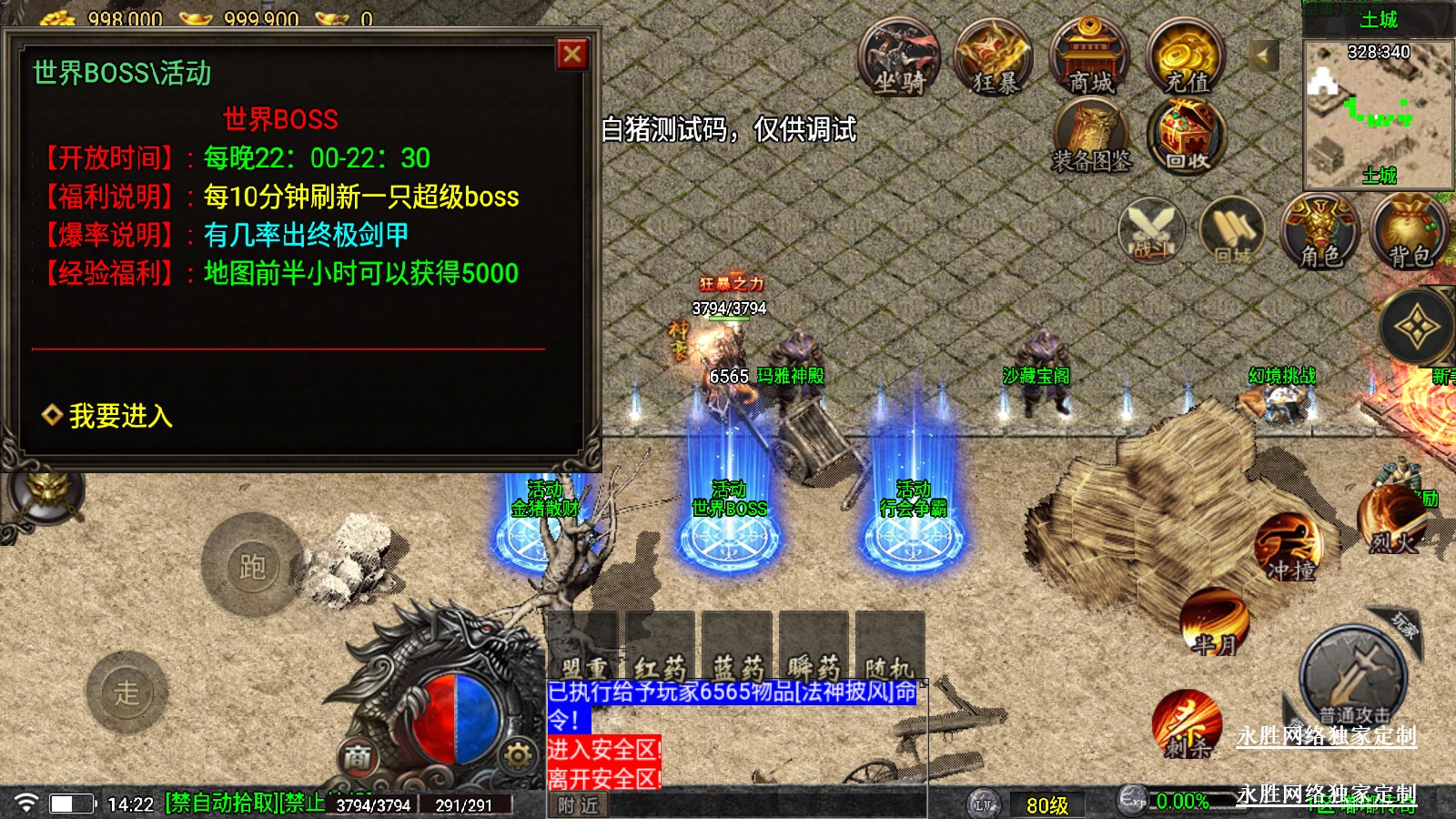Viewport: 1456px width, 819px height.
Task: Open the 坐骑 mount menu
Action: point(899,59)
